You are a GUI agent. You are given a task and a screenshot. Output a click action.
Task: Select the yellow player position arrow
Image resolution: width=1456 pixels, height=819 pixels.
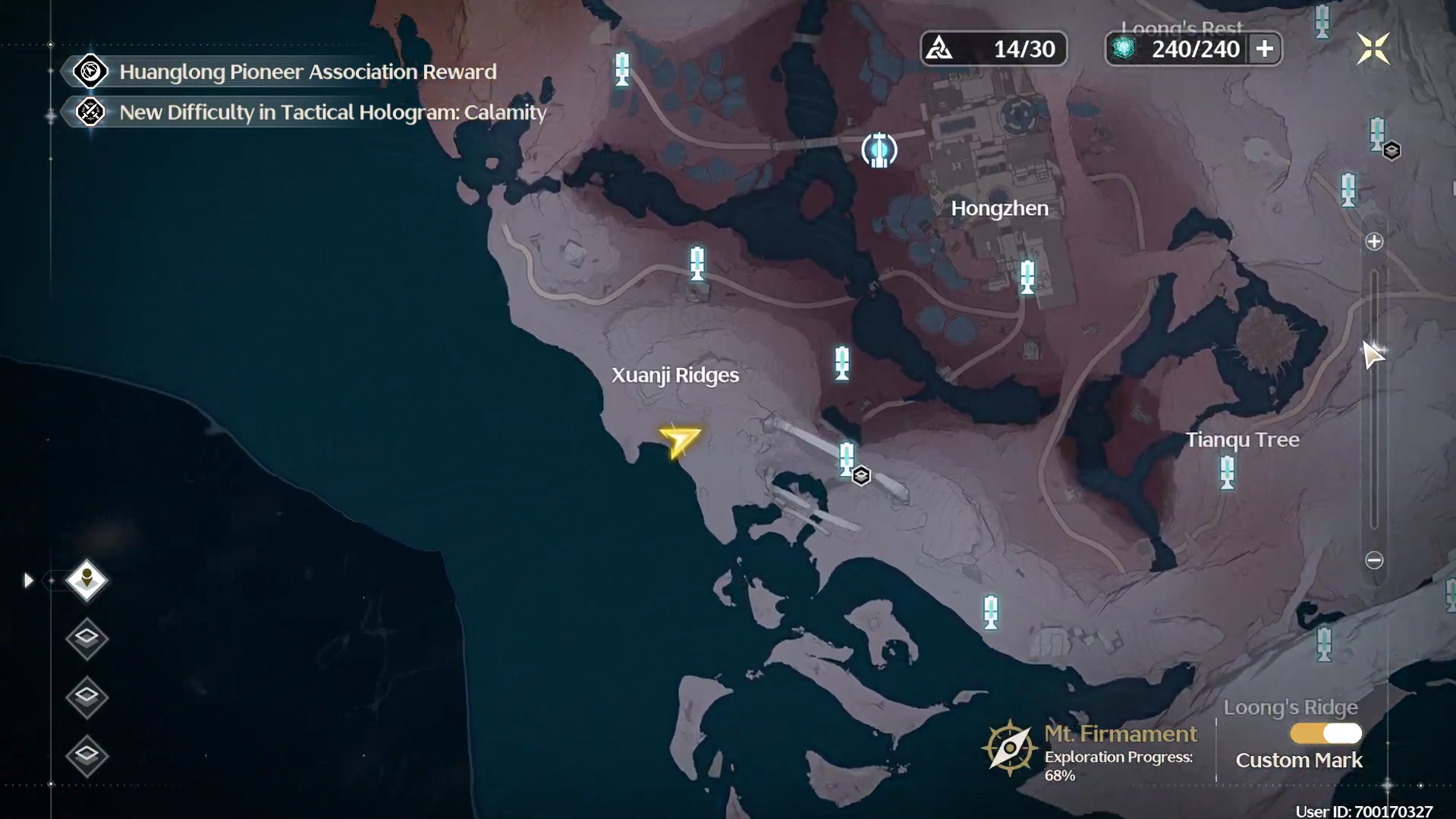coord(680,441)
